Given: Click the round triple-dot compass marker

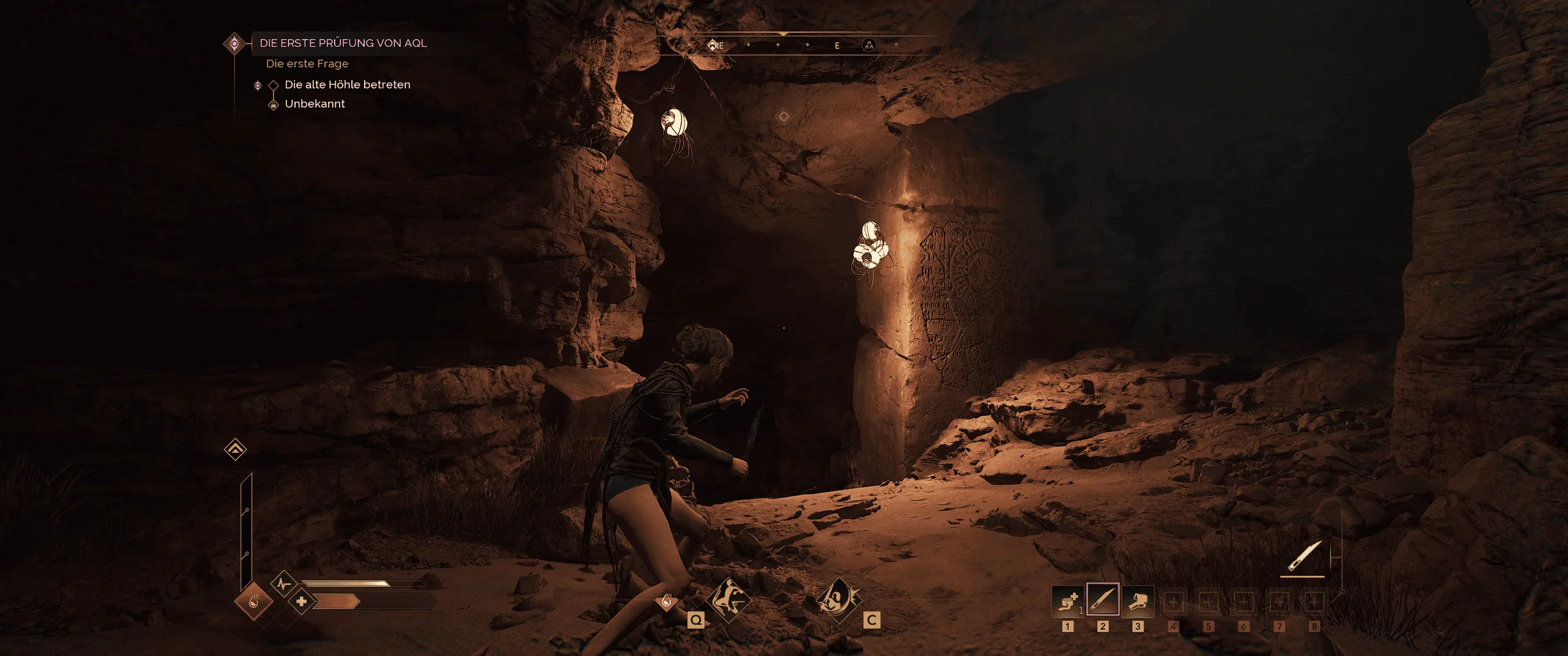Looking at the screenshot, I should click(869, 45).
